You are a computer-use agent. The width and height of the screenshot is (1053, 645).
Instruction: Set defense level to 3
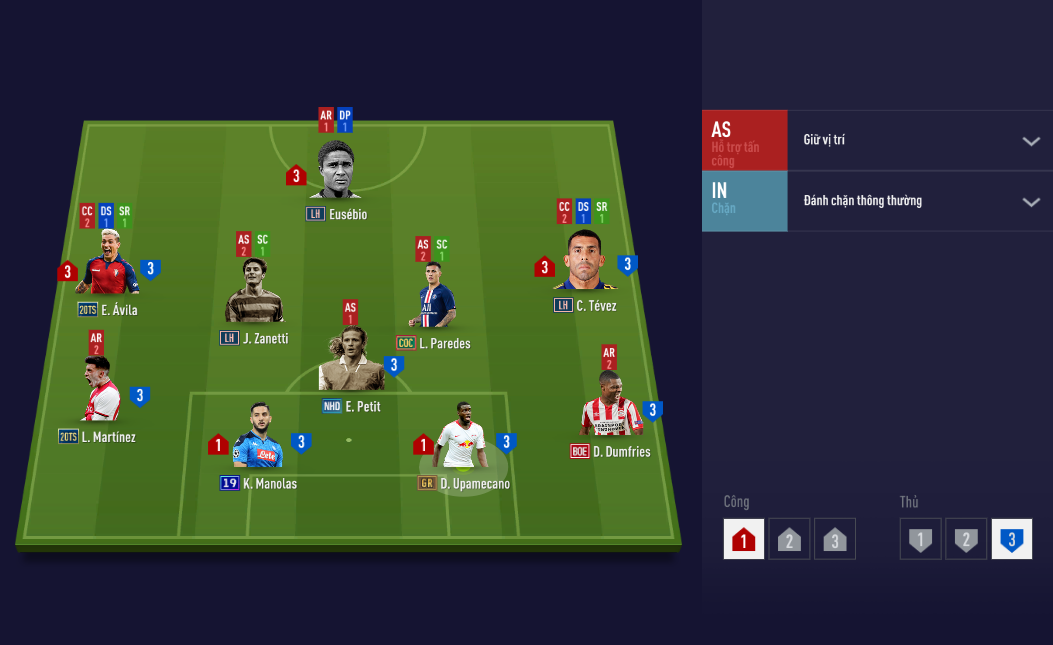click(1011, 540)
